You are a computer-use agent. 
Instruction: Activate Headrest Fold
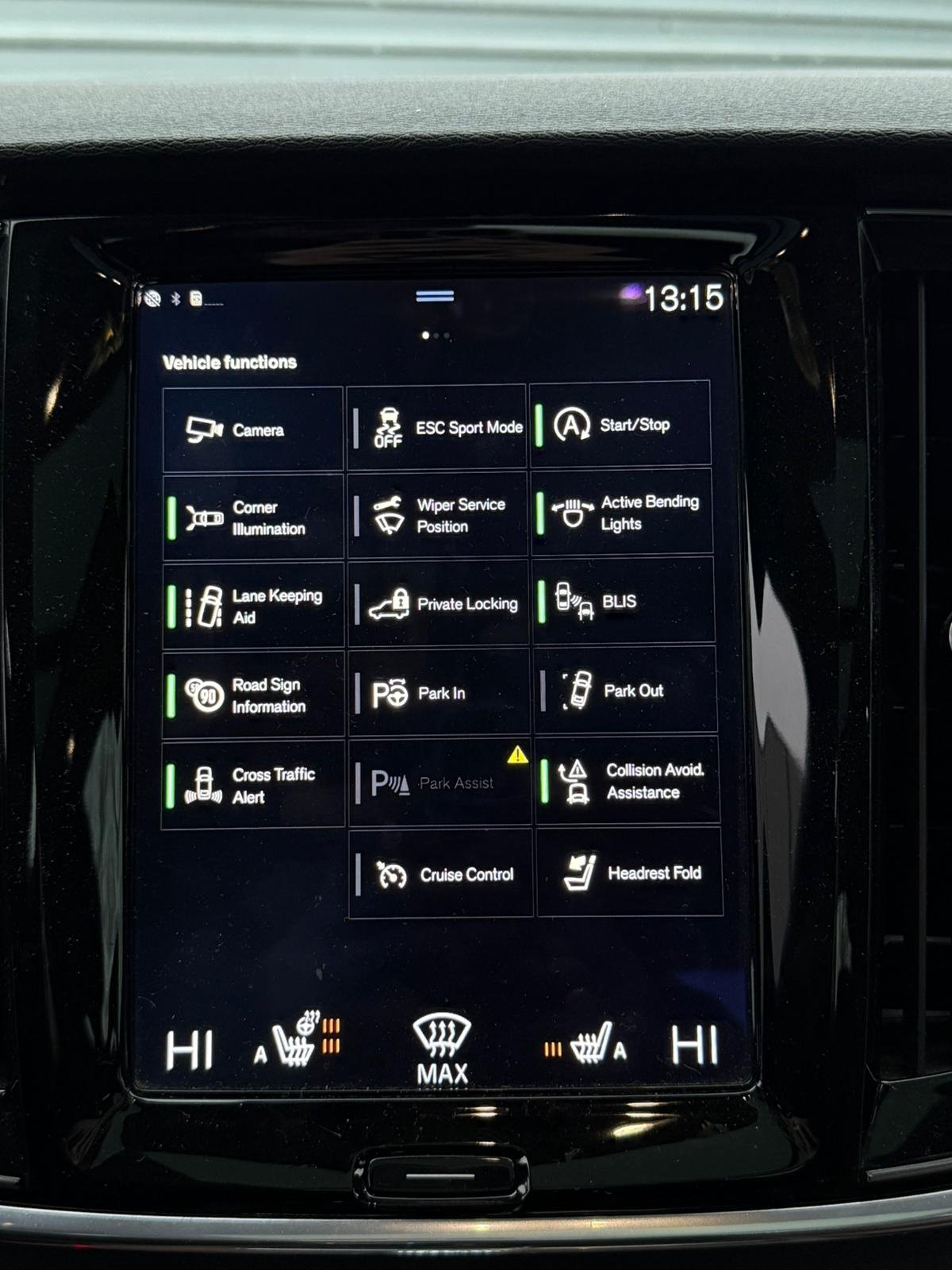[x=630, y=872]
